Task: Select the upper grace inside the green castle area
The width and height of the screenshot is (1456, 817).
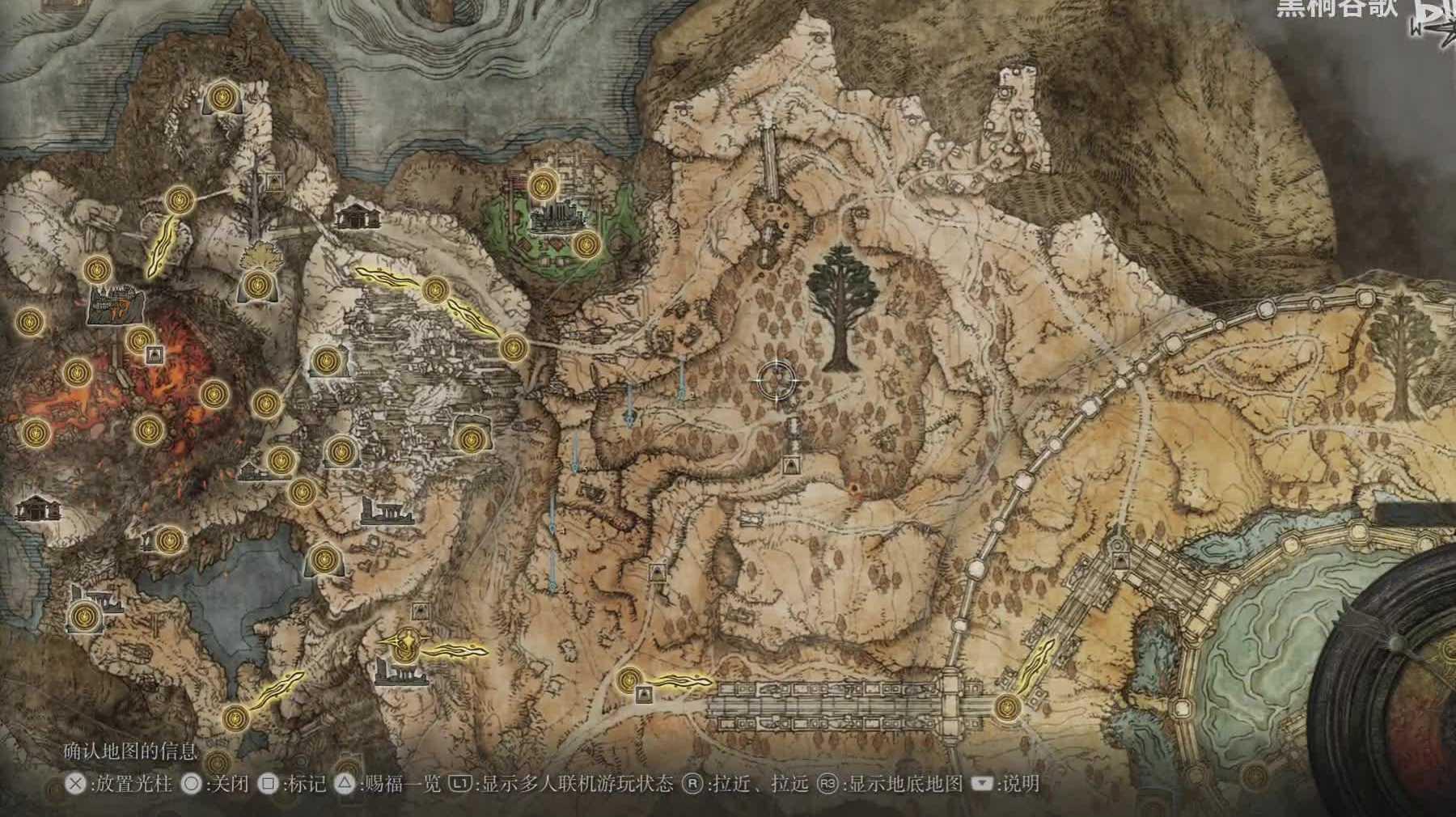Action: [x=541, y=185]
